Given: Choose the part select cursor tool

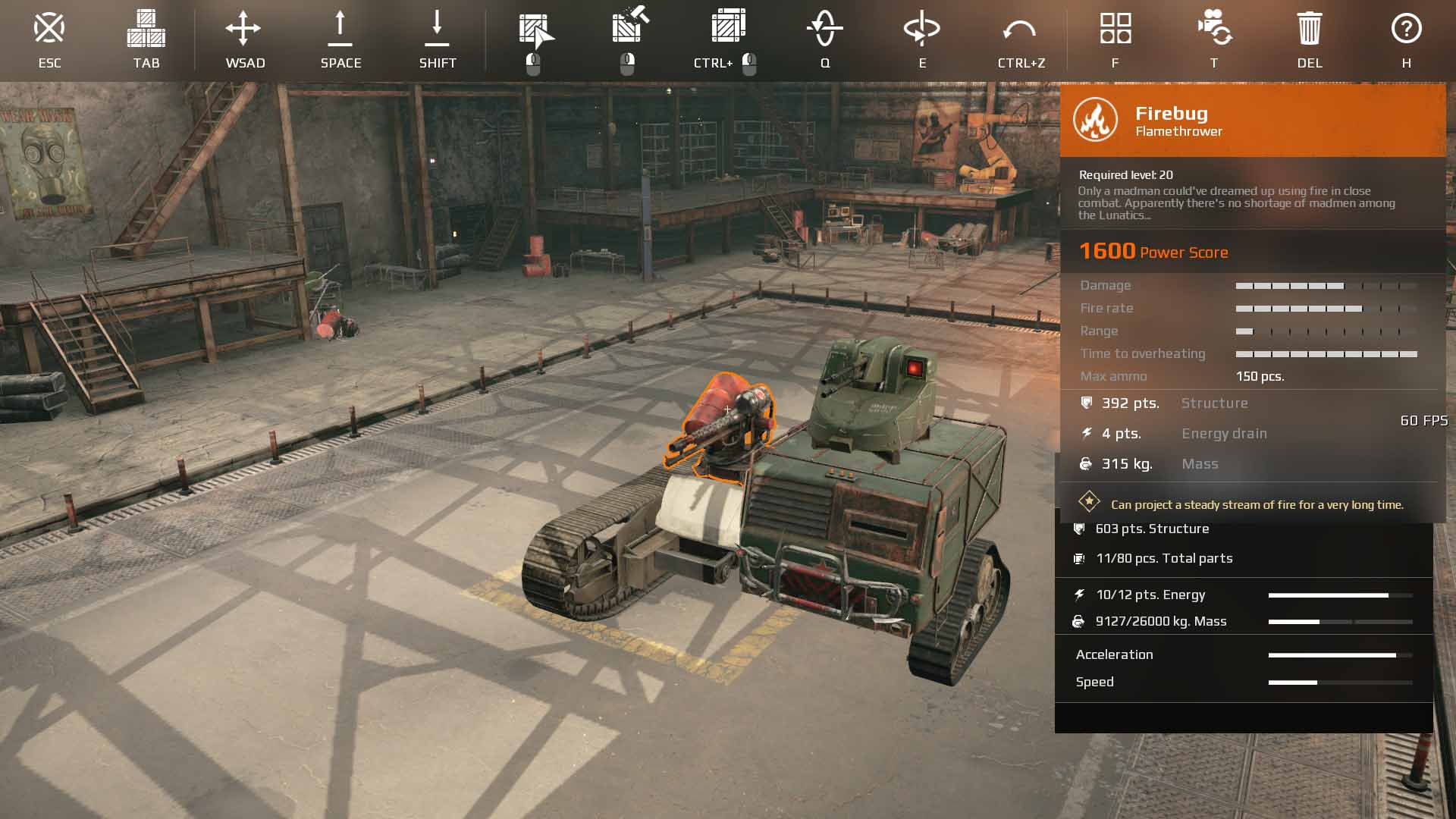Looking at the screenshot, I should point(535,30).
